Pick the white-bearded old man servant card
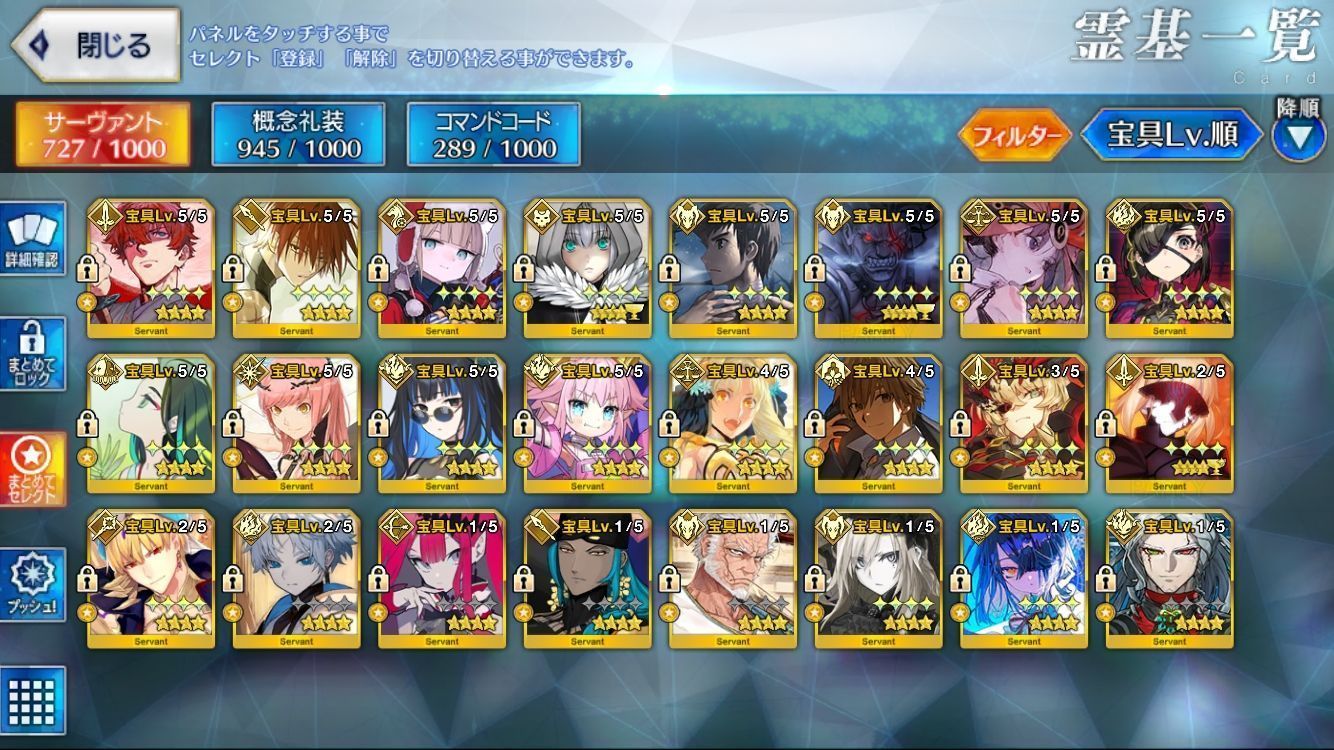 pos(733,580)
